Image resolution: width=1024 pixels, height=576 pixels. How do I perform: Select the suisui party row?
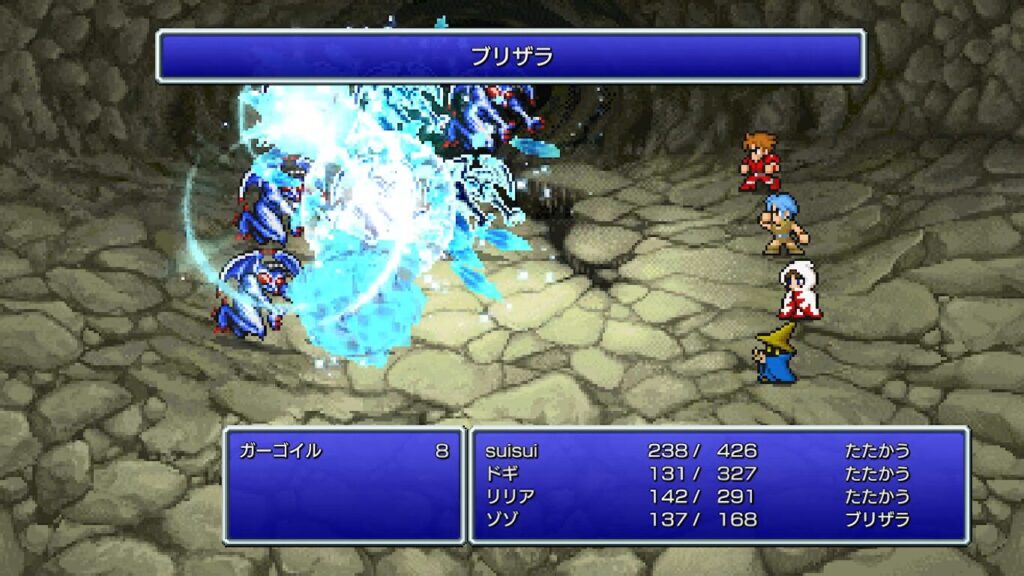512,451
